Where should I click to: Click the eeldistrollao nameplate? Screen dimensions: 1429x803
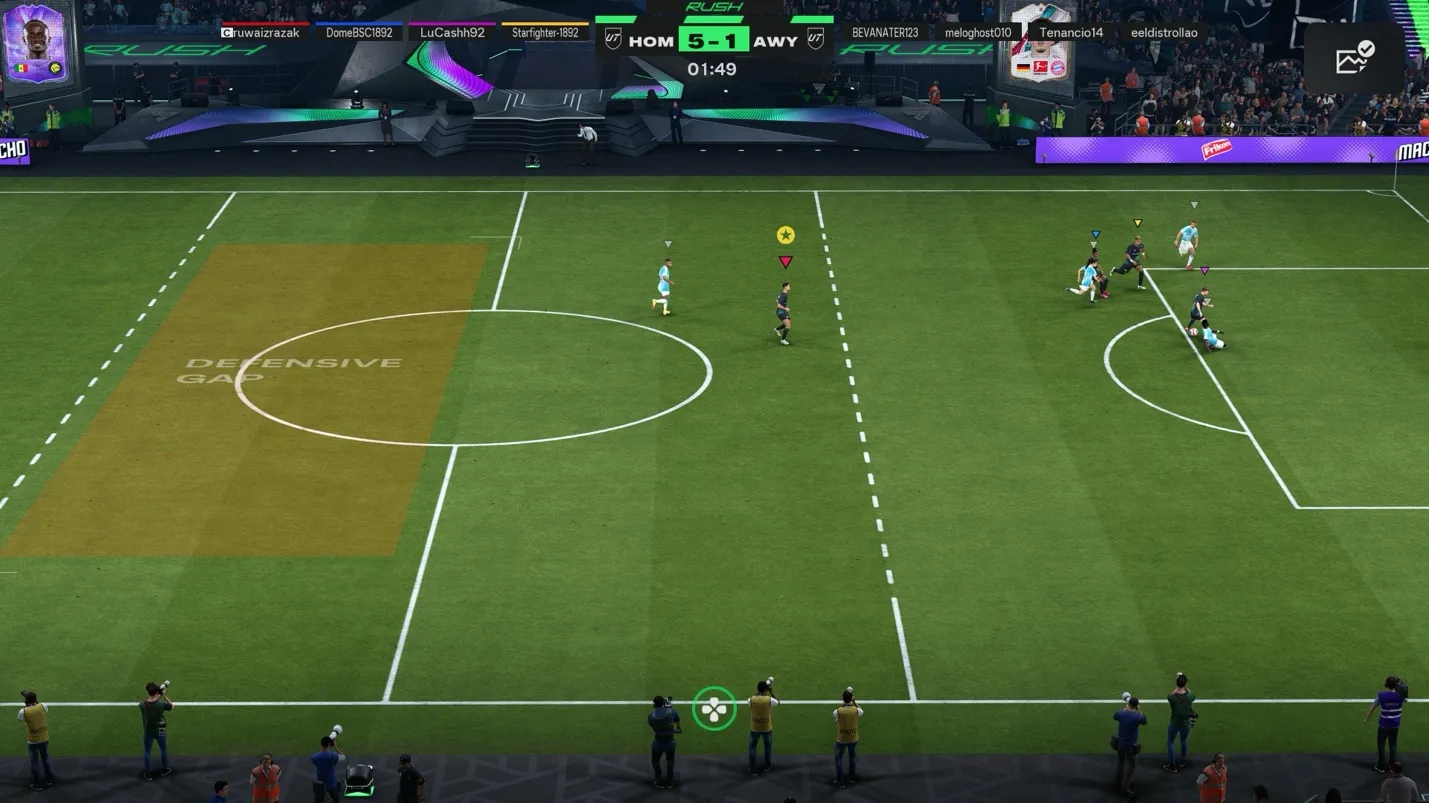point(1167,32)
